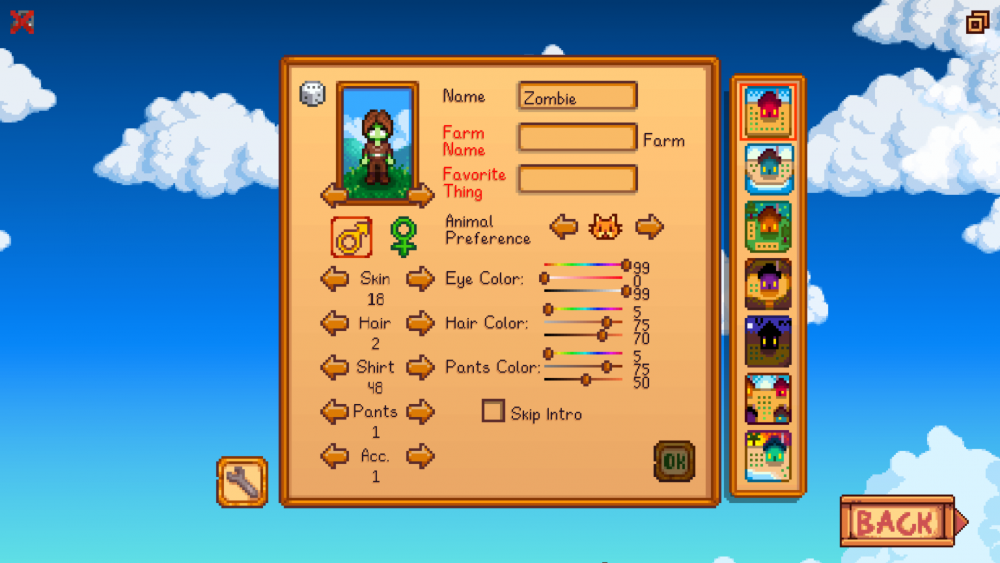Increase the Skin number with right arrow
This screenshot has width=1000, height=563.
pyautogui.click(x=421, y=279)
